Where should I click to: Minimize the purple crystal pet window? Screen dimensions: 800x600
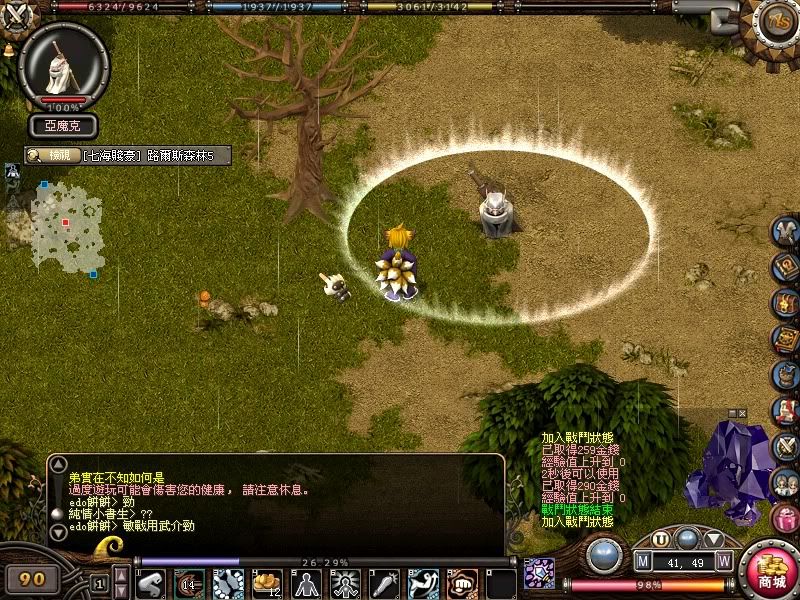coord(731,413)
